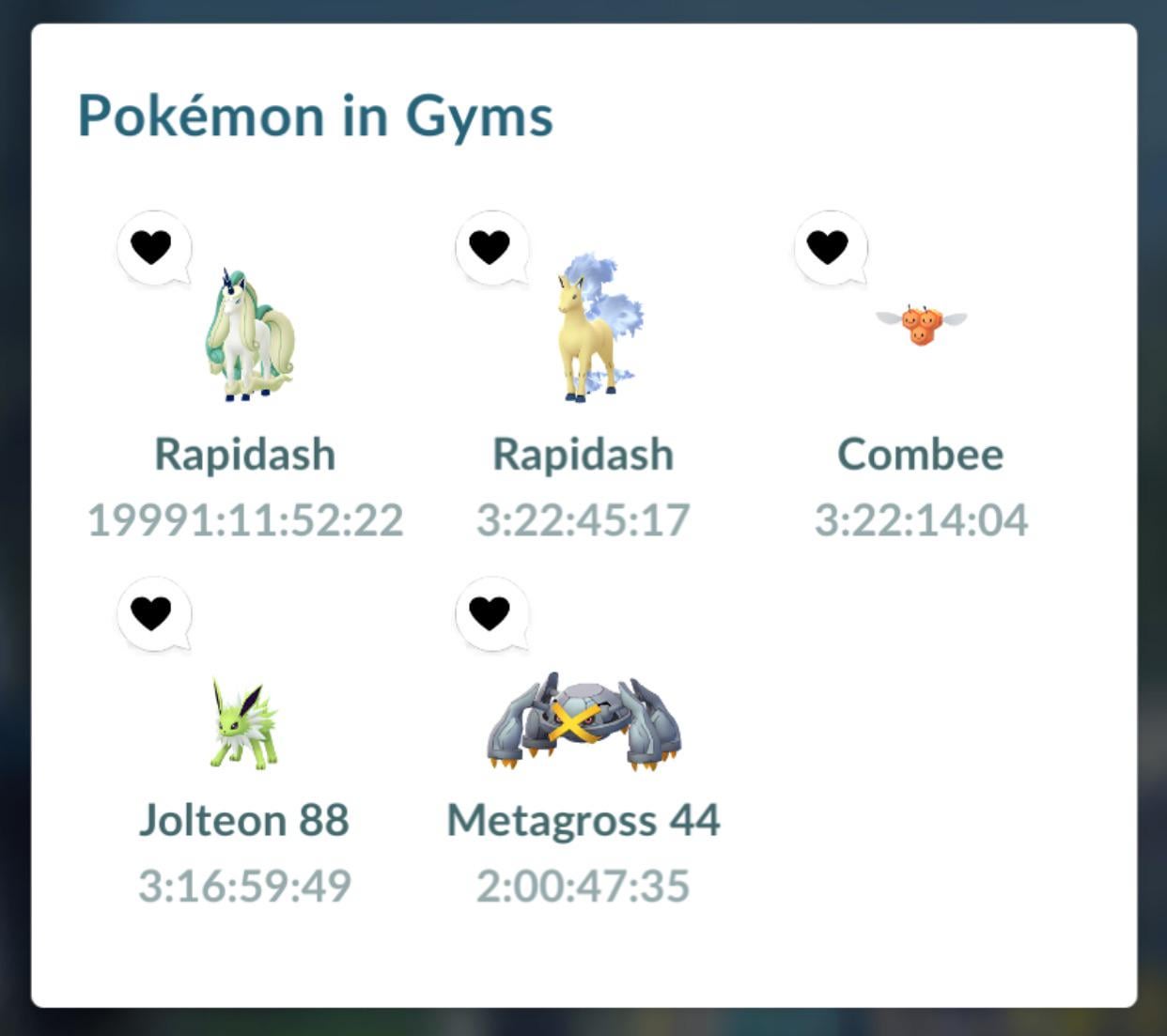
Task: Choose Jolteon 88 from gym list
Action: (243, 723)
